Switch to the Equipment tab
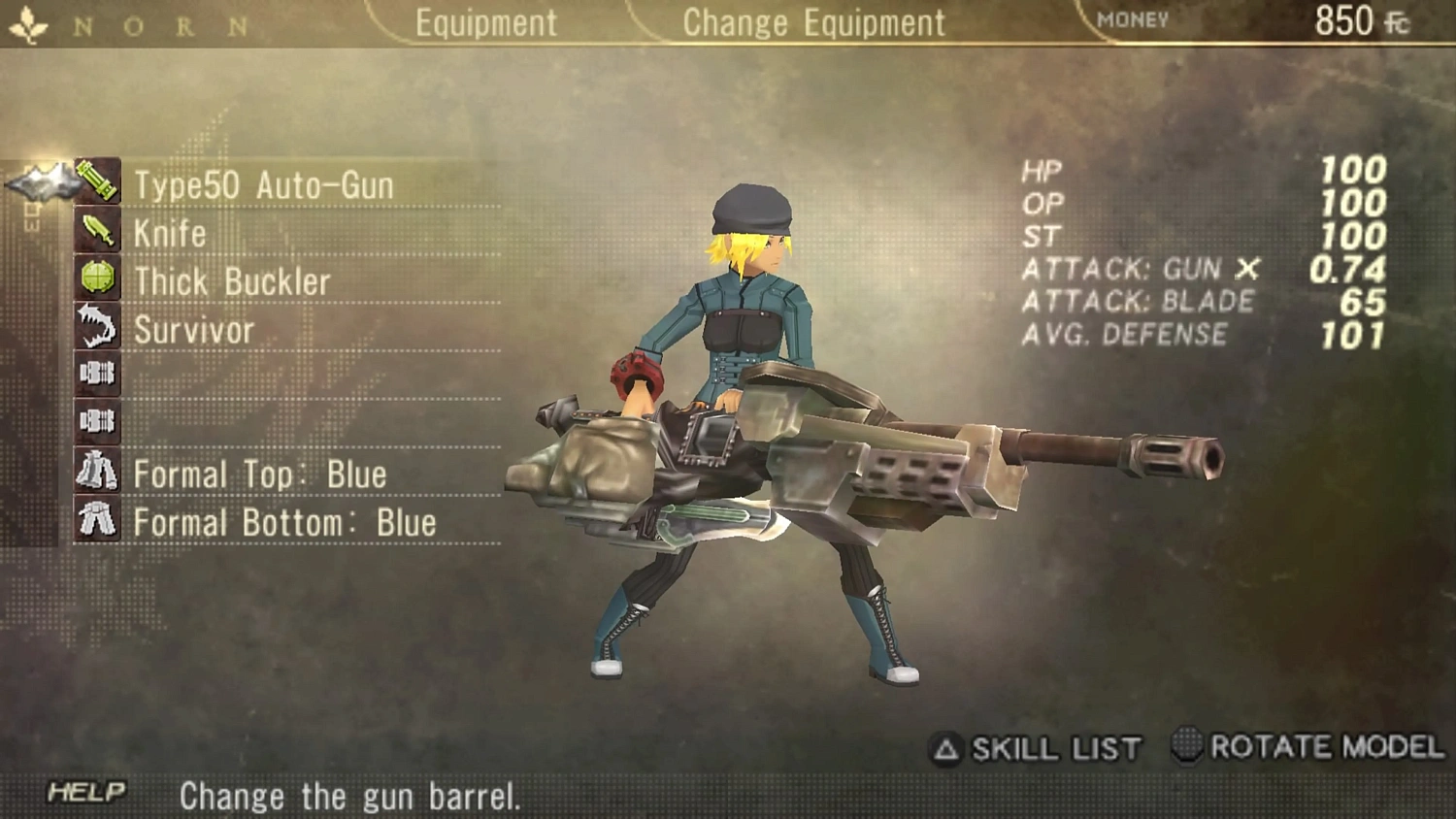The image size is (1456, 819). coord(485,22)
